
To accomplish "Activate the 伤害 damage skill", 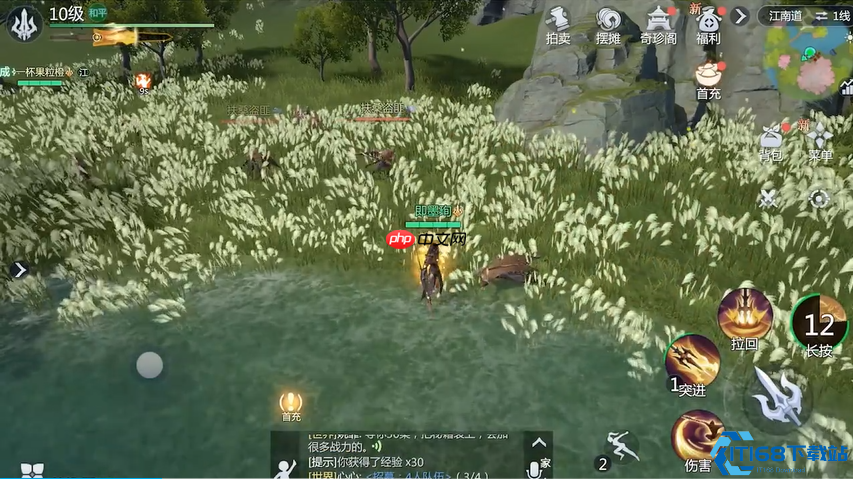I will [697, 437].
